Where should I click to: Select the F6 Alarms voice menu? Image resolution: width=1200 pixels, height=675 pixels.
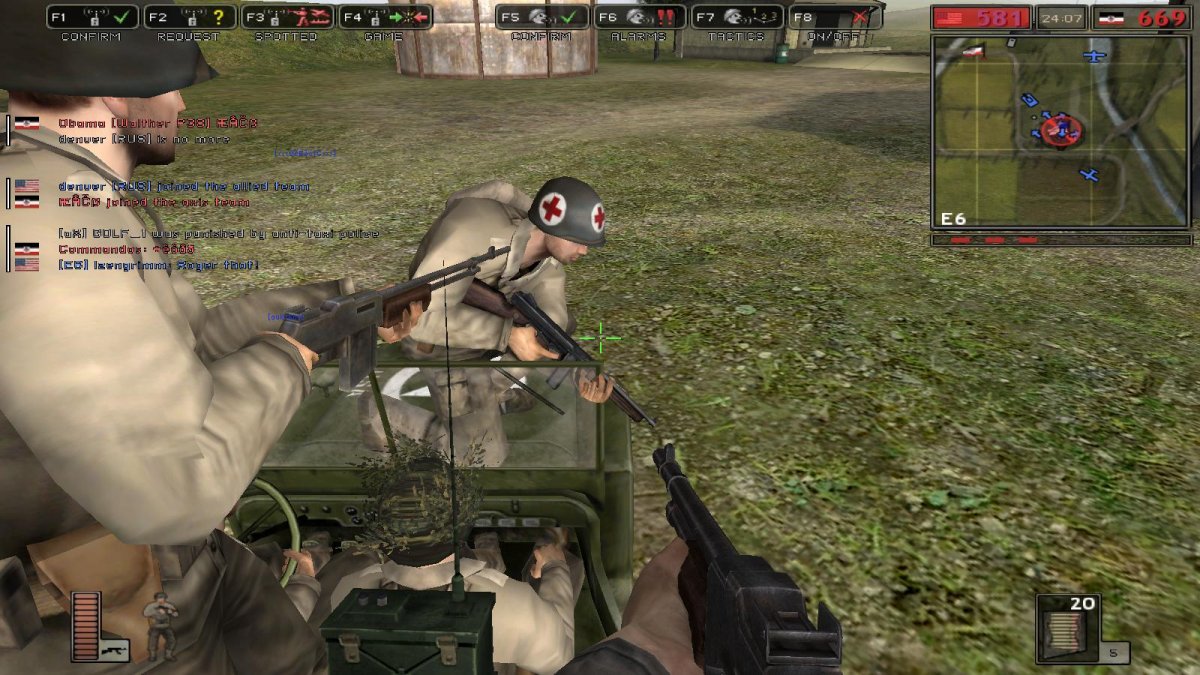tap(640, 17)
